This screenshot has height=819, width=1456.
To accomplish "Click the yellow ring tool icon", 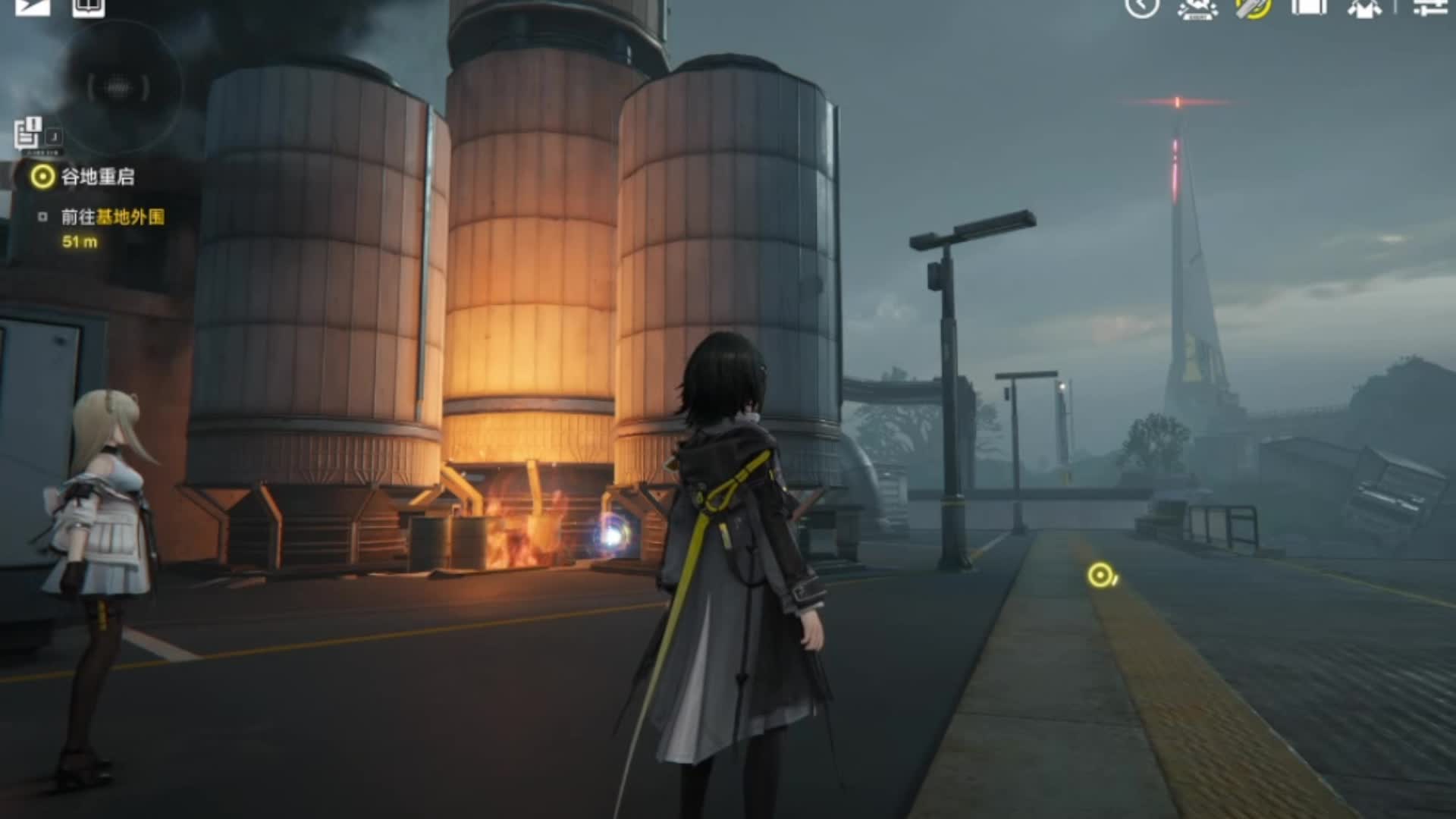I will (1253, 8).
